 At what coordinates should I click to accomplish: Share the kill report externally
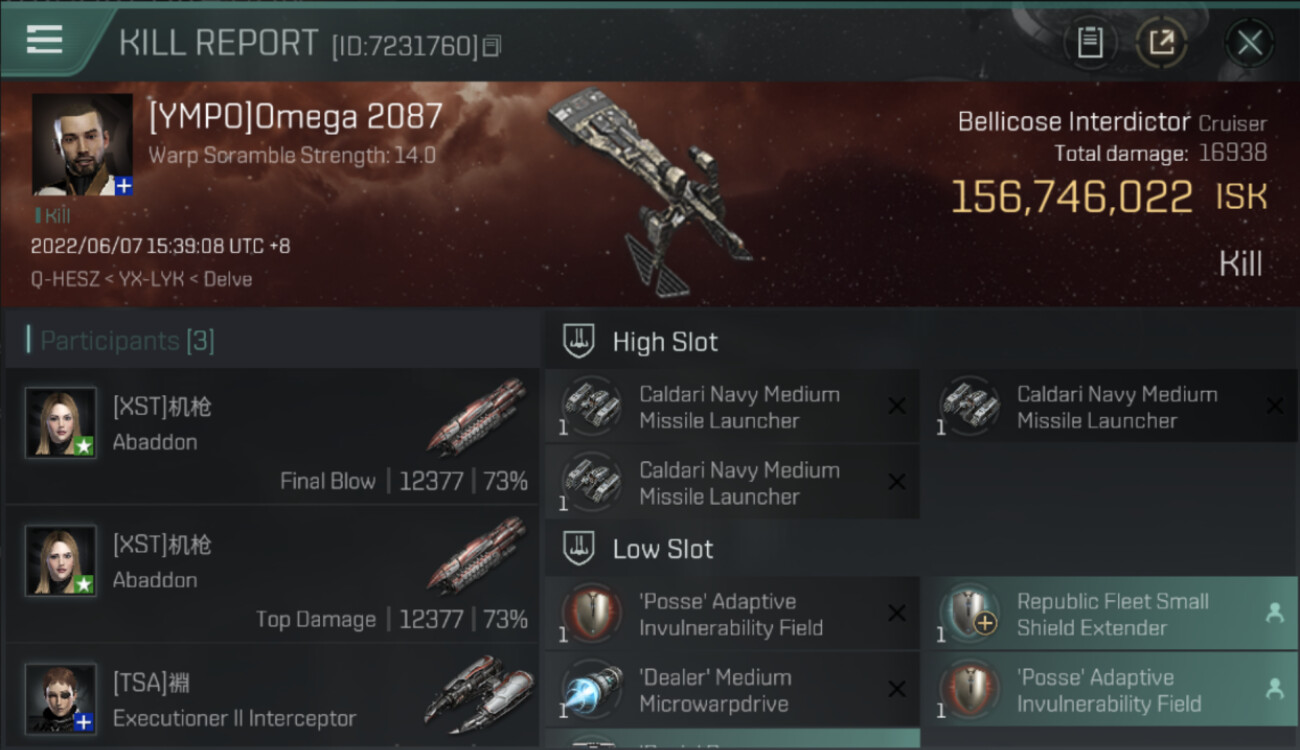click(1161, 43)
